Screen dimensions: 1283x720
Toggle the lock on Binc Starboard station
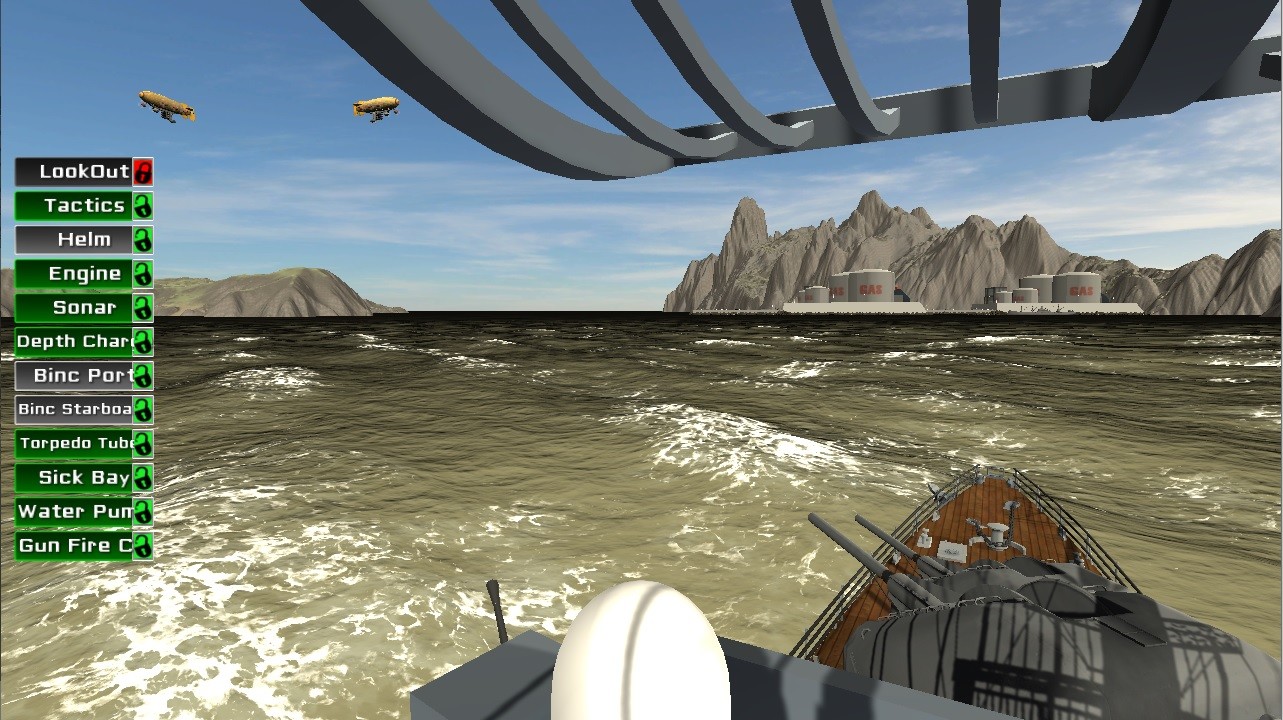(x=143, y=409)
